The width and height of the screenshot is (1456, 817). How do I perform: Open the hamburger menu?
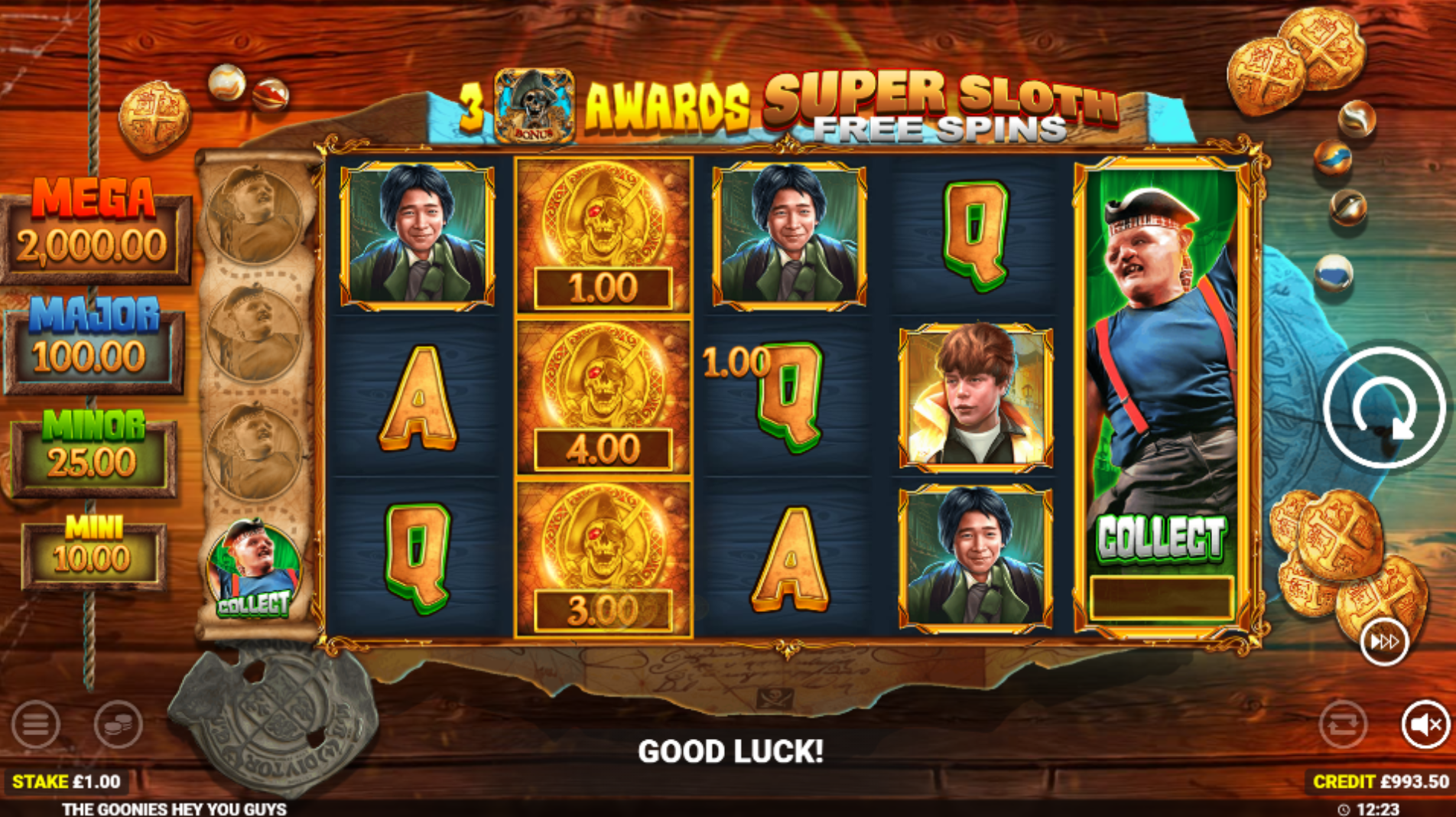(35, 724)
